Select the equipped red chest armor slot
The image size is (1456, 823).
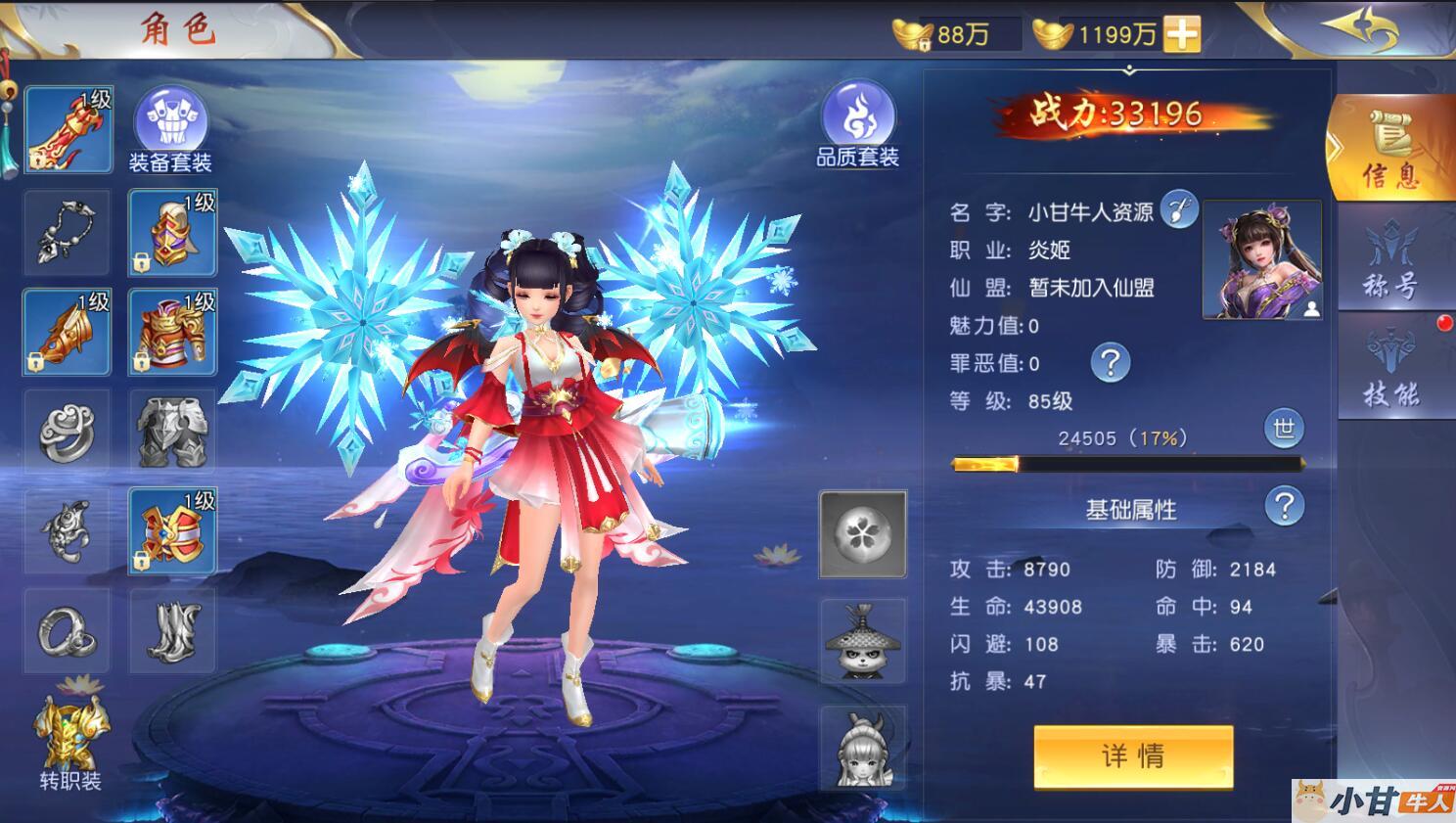(x=172, y=333)
